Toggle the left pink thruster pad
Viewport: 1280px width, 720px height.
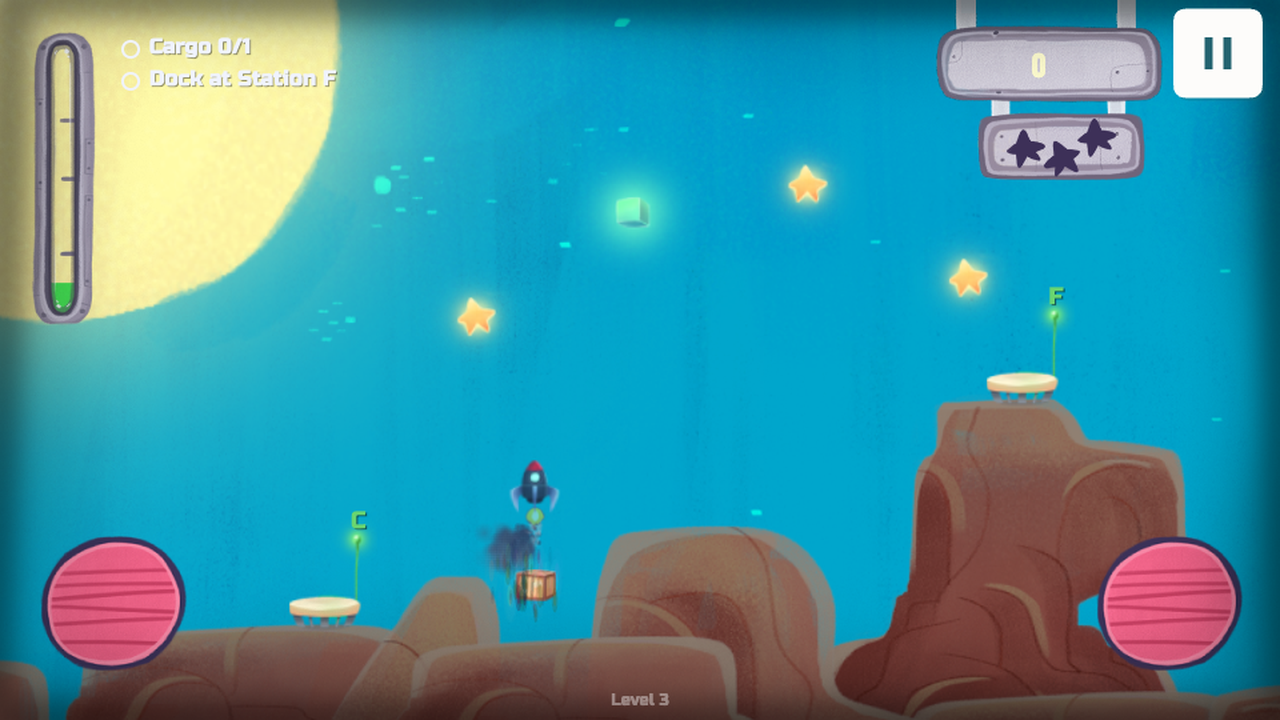point(112,600)
